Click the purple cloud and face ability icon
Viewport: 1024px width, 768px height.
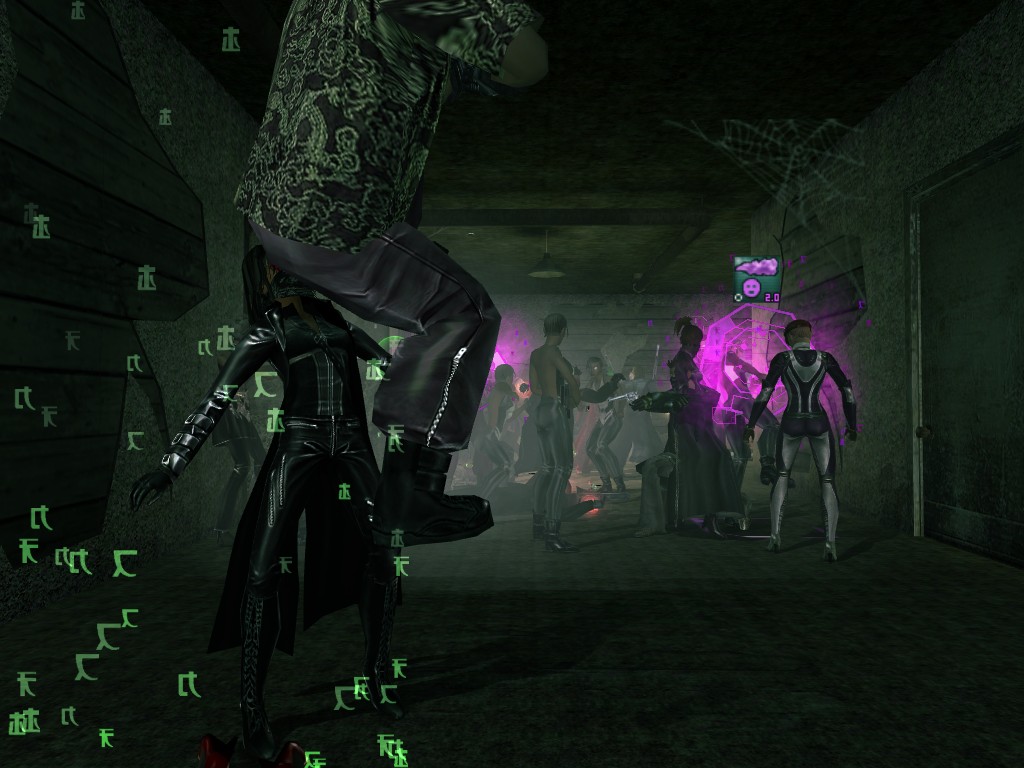point(757,278)
